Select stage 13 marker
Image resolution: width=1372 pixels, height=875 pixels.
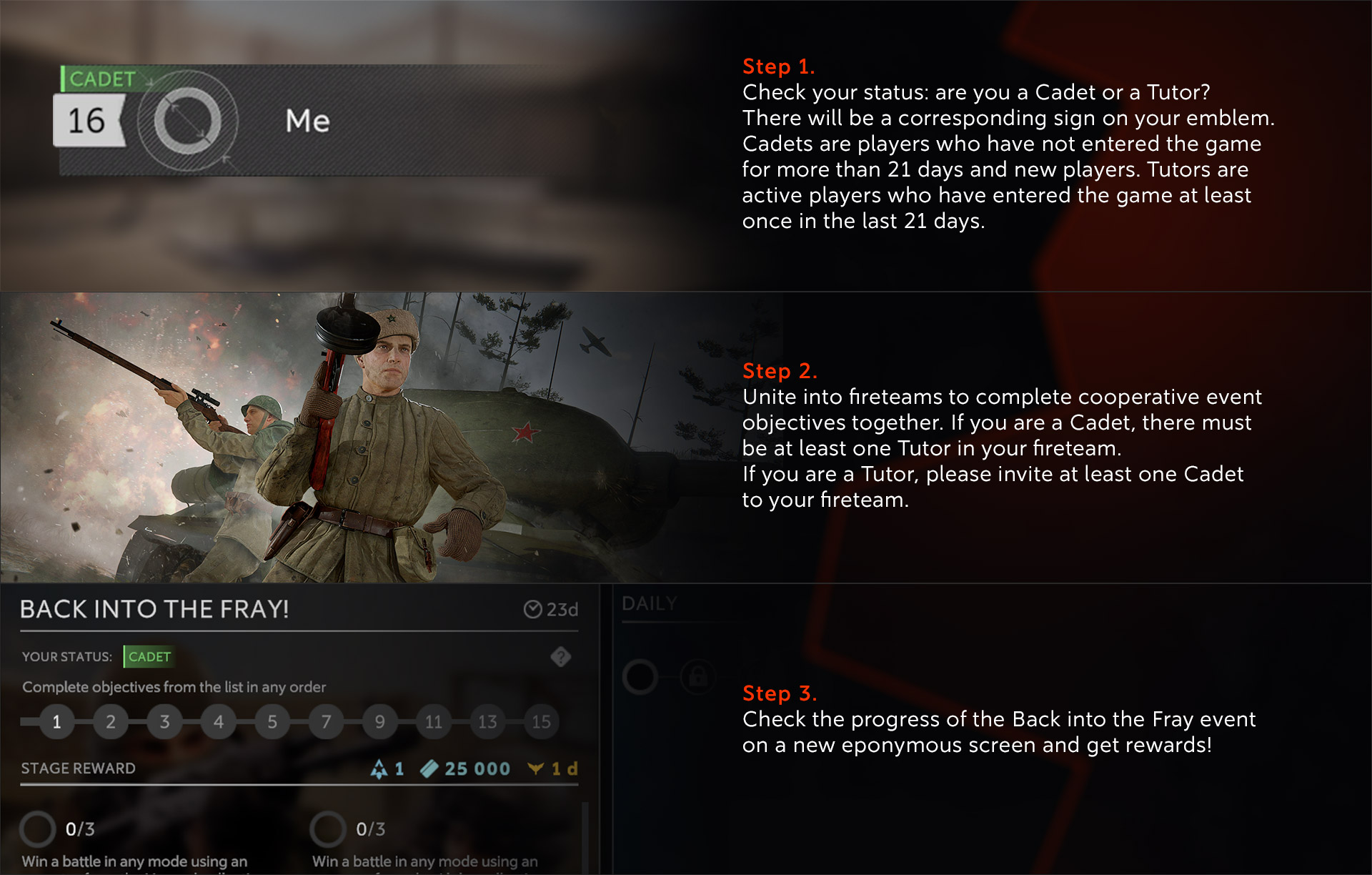point(487,722)
